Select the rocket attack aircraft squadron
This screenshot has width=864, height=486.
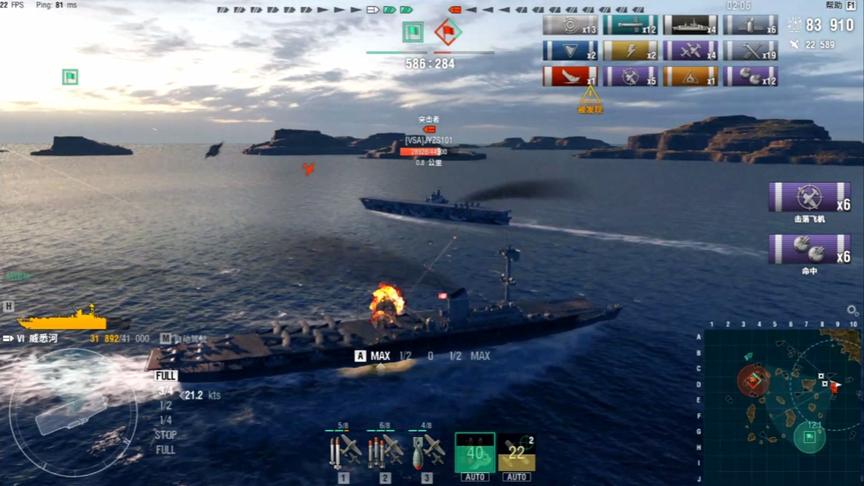coord(343,450)
